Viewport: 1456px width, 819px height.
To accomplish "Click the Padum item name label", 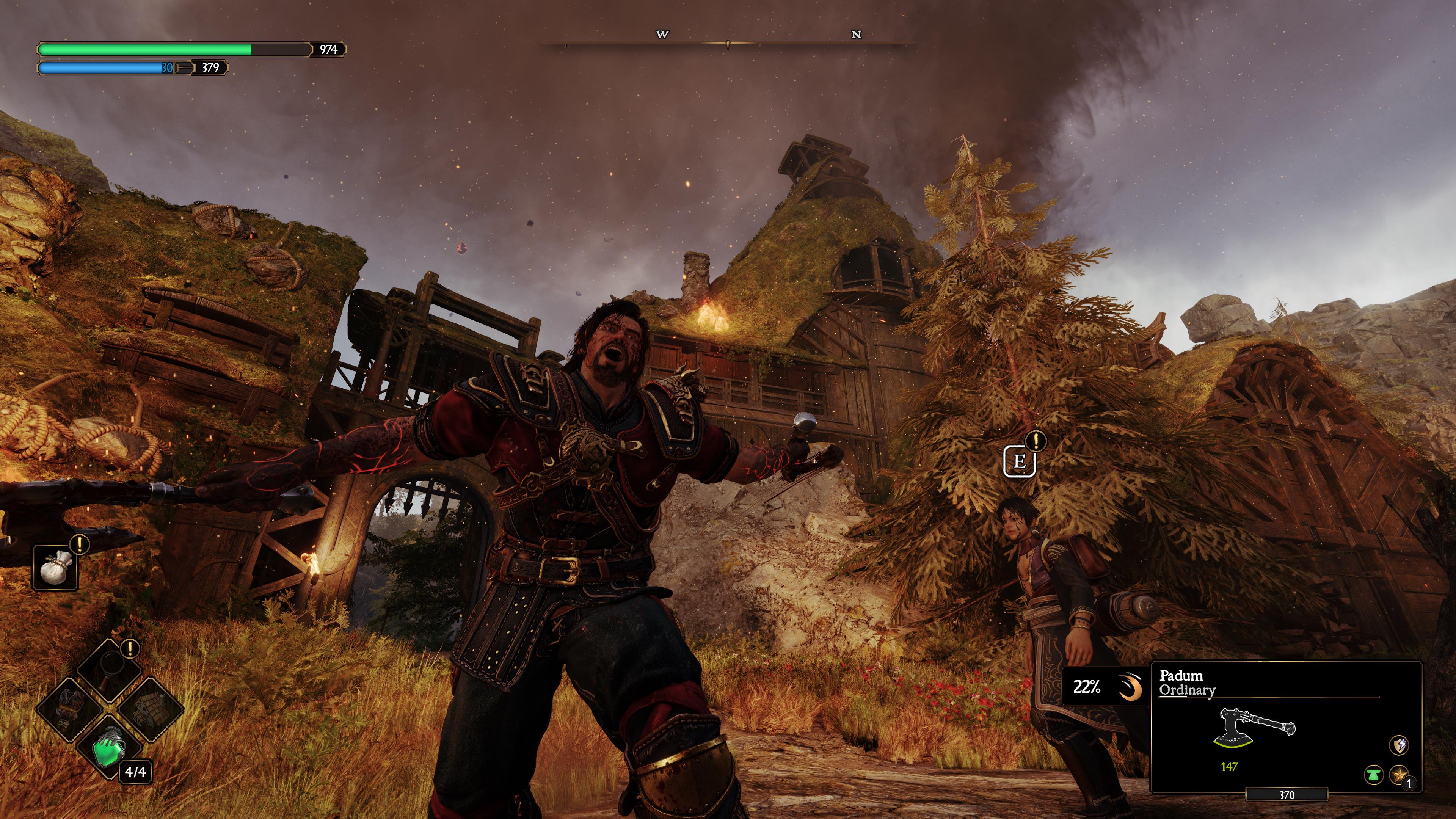I will [1182, 676].
